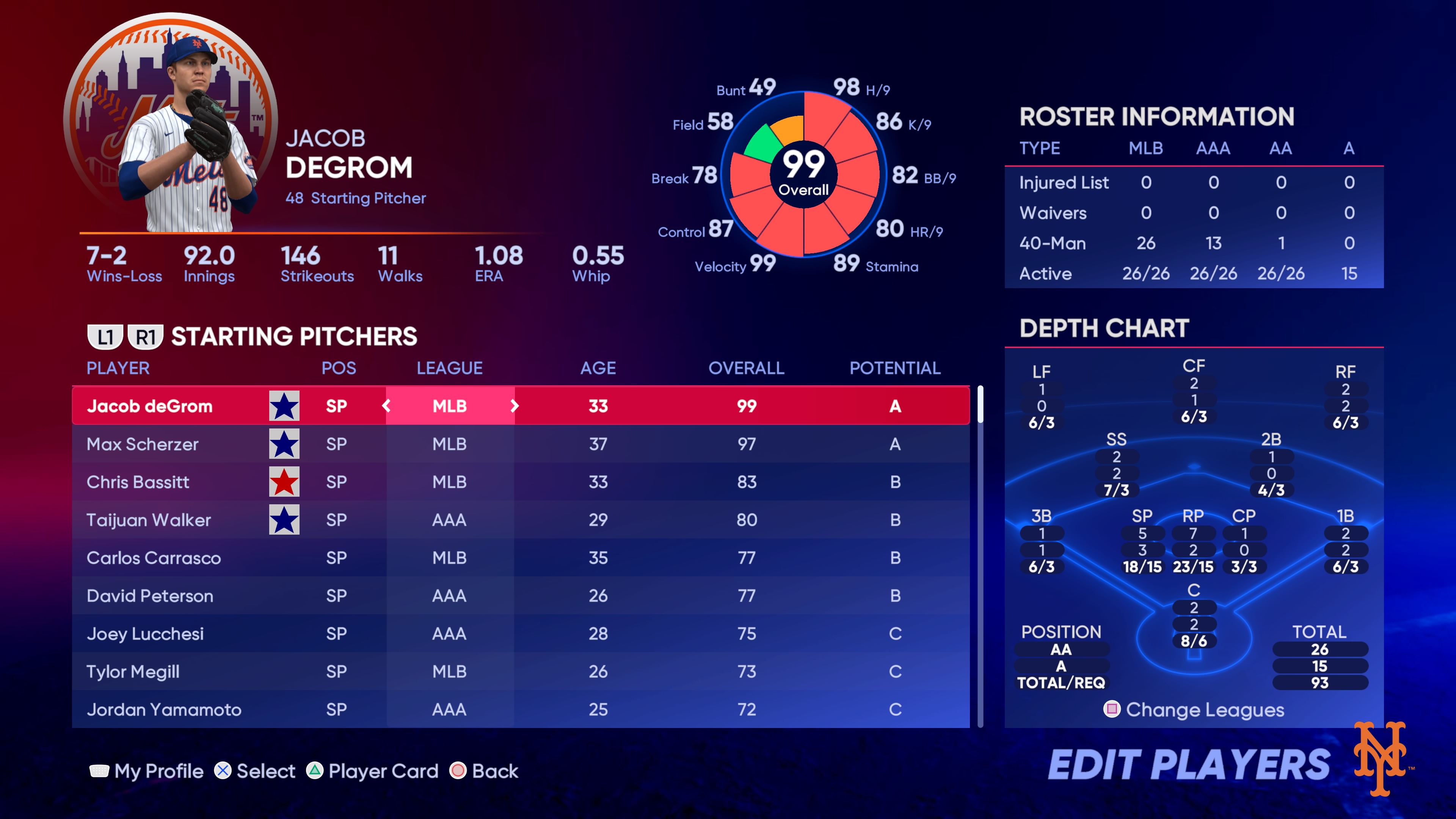Select Carlos Carrasco in the pitcher list
This screenshot has height=819, width=1456.
click(x=154, y=559)
